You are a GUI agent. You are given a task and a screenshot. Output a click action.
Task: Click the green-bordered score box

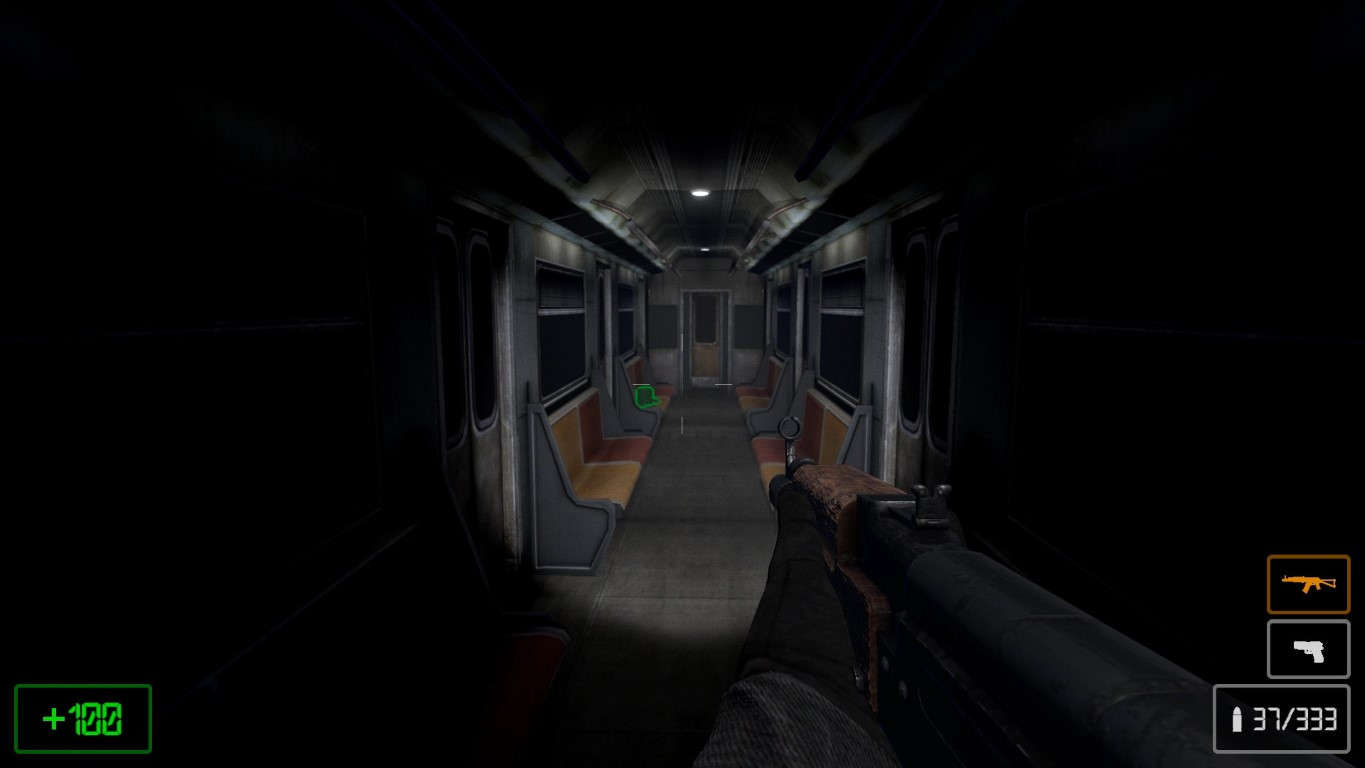click(x=82, y=717)
